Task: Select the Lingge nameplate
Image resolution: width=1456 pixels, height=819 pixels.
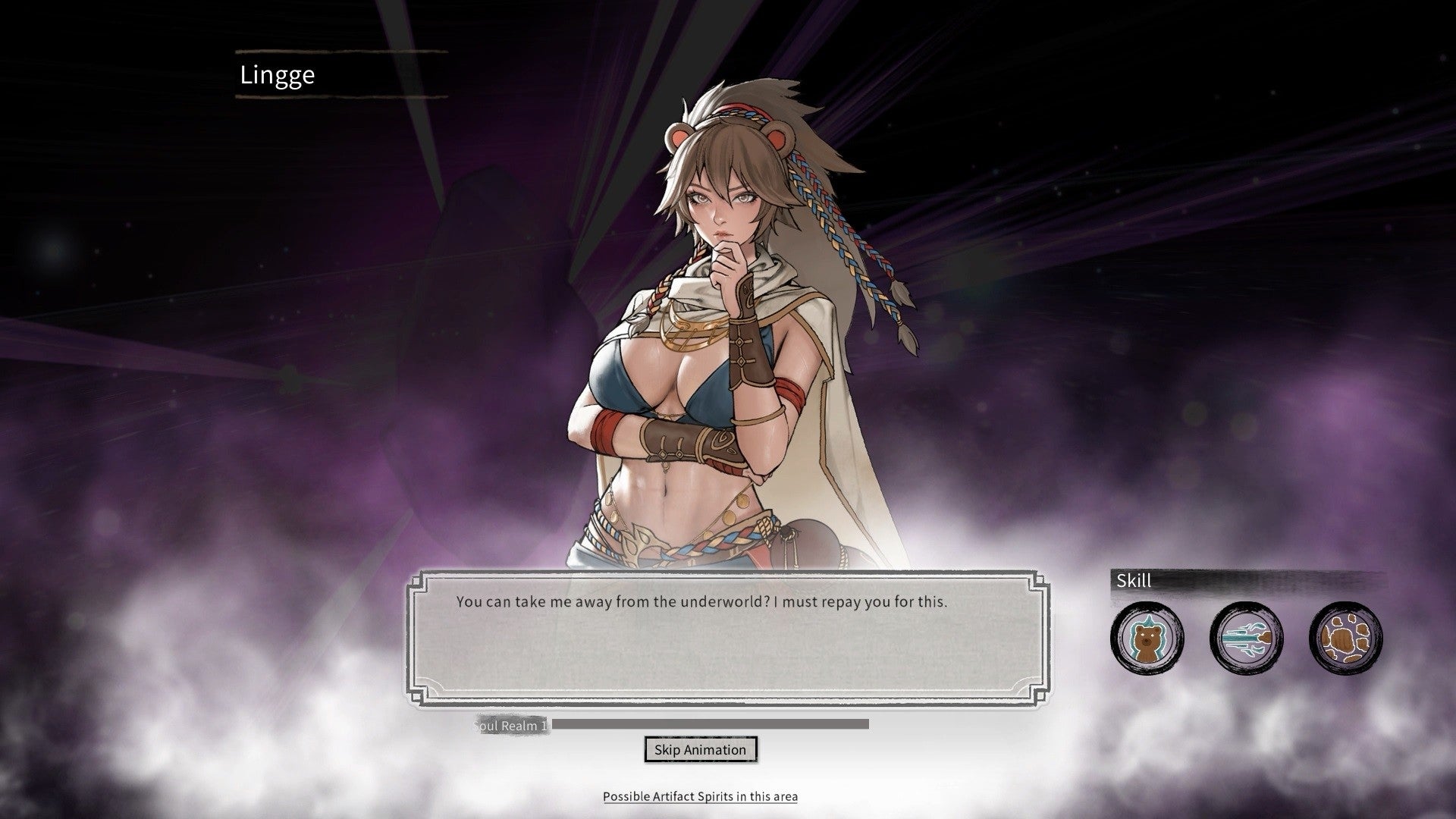Action: click(x=277, y=74)
